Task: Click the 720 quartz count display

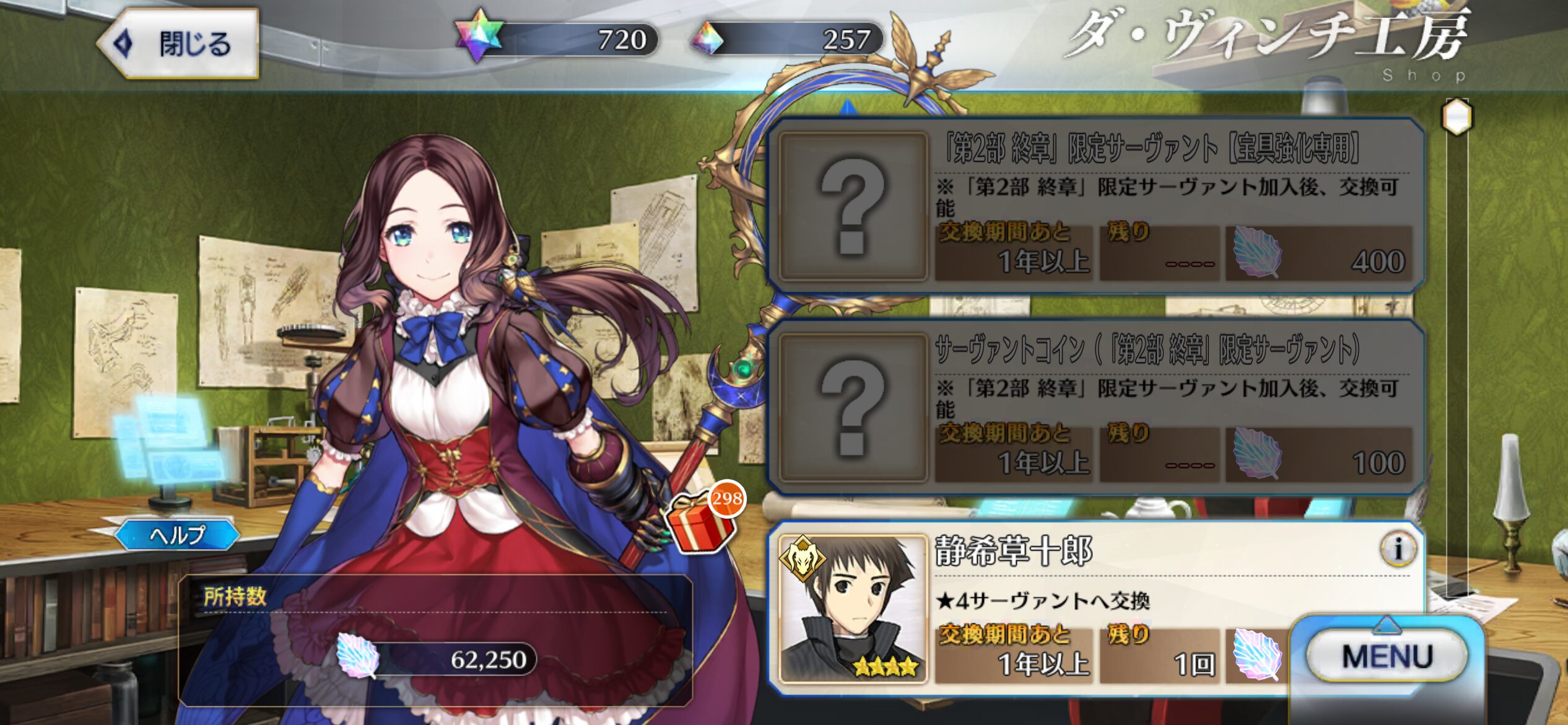Action: click(619, 38)
